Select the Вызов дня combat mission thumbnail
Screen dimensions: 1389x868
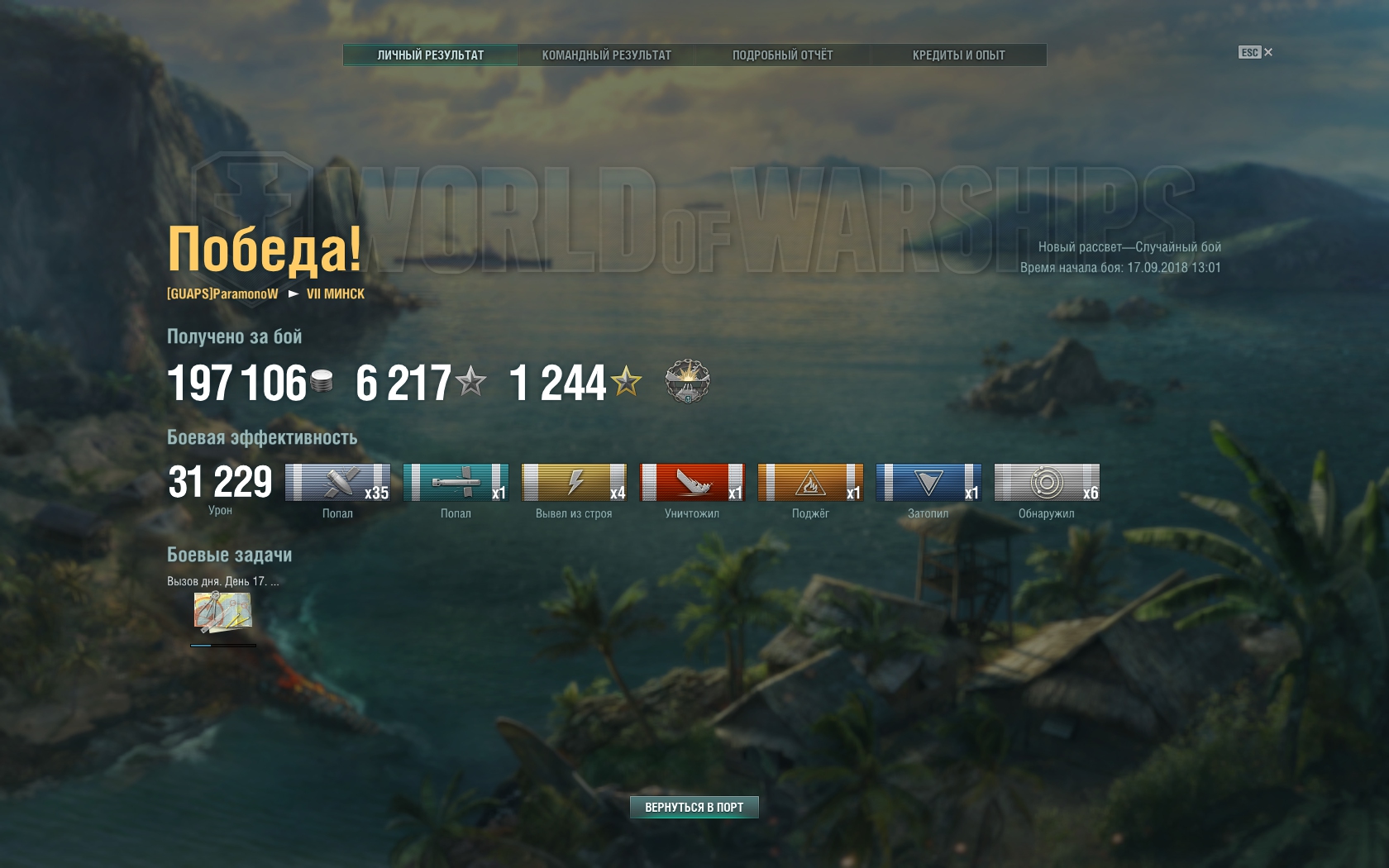[x=222, y=613]
